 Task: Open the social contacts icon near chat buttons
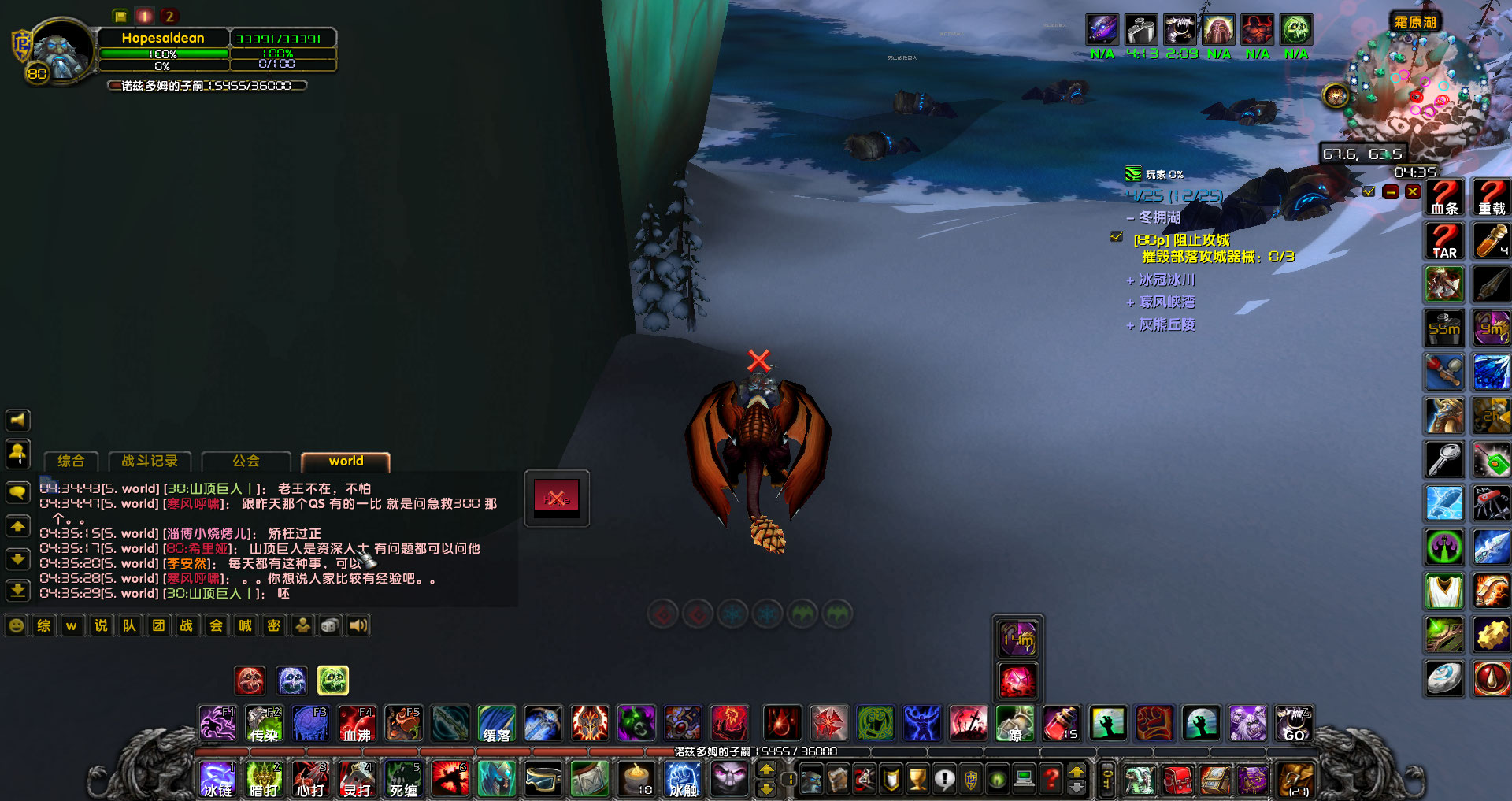(302, 625)
